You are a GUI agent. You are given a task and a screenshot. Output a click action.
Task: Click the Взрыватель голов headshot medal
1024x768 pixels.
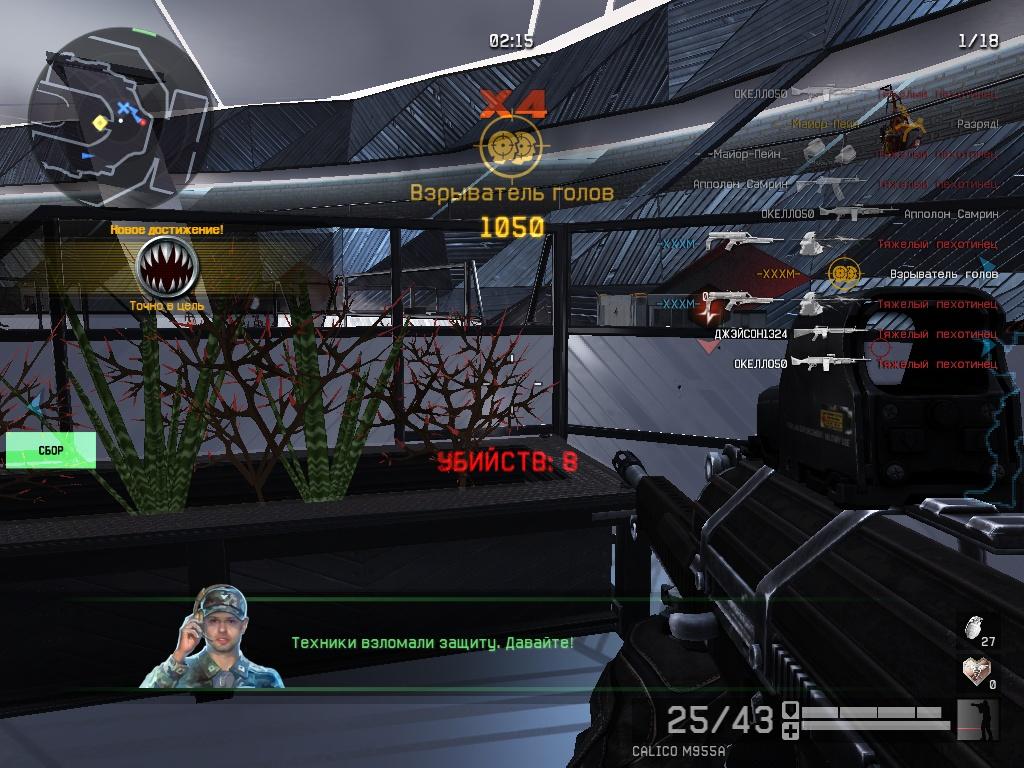click(x=511, y=147)
